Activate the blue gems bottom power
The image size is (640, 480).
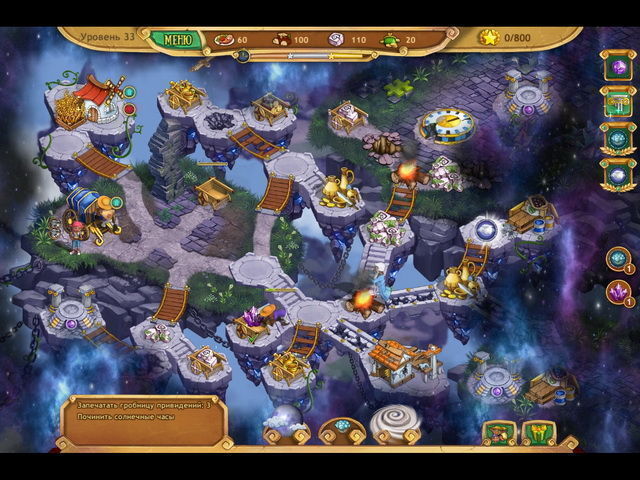tap(341, 430)
